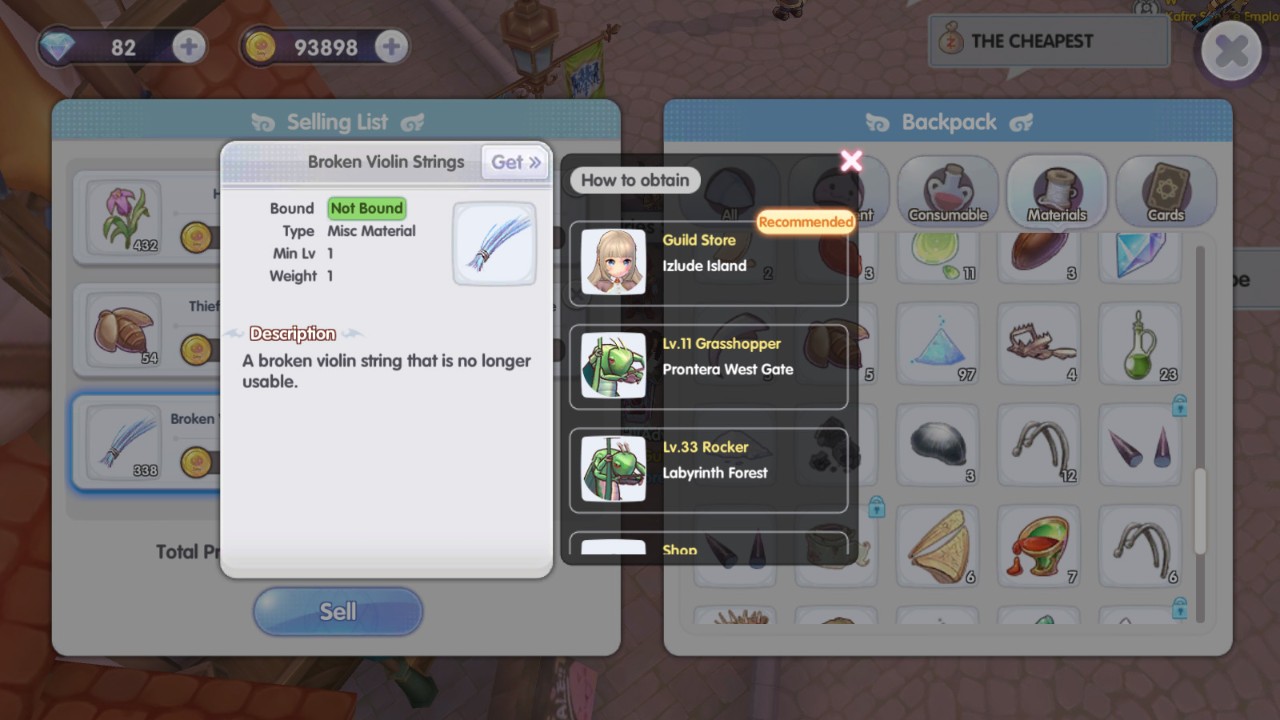Close the shop window with X
The height and width of the screenshot is (720, 1280).
(1231, 50)
